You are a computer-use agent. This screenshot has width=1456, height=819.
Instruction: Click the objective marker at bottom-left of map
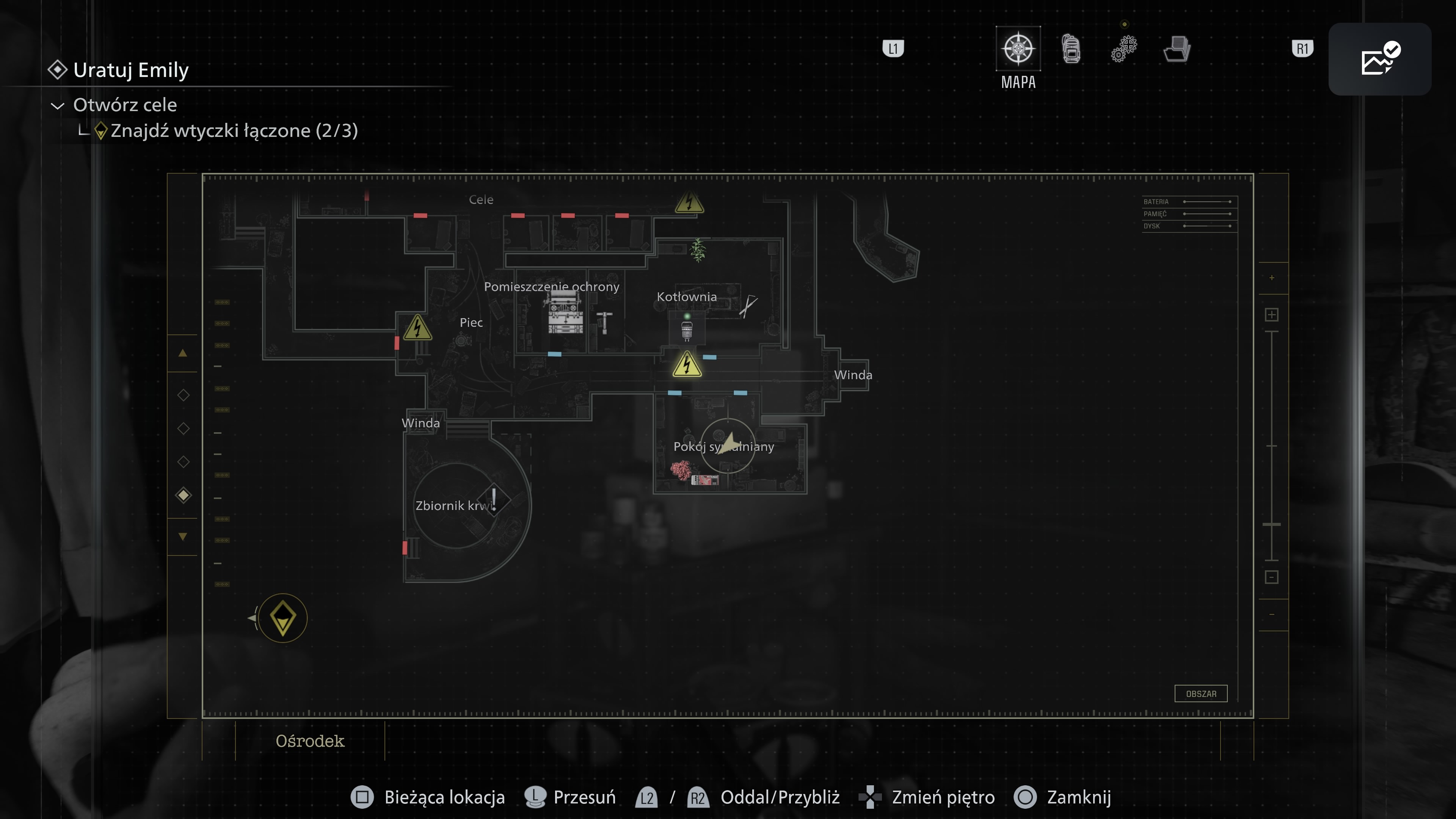282,618
